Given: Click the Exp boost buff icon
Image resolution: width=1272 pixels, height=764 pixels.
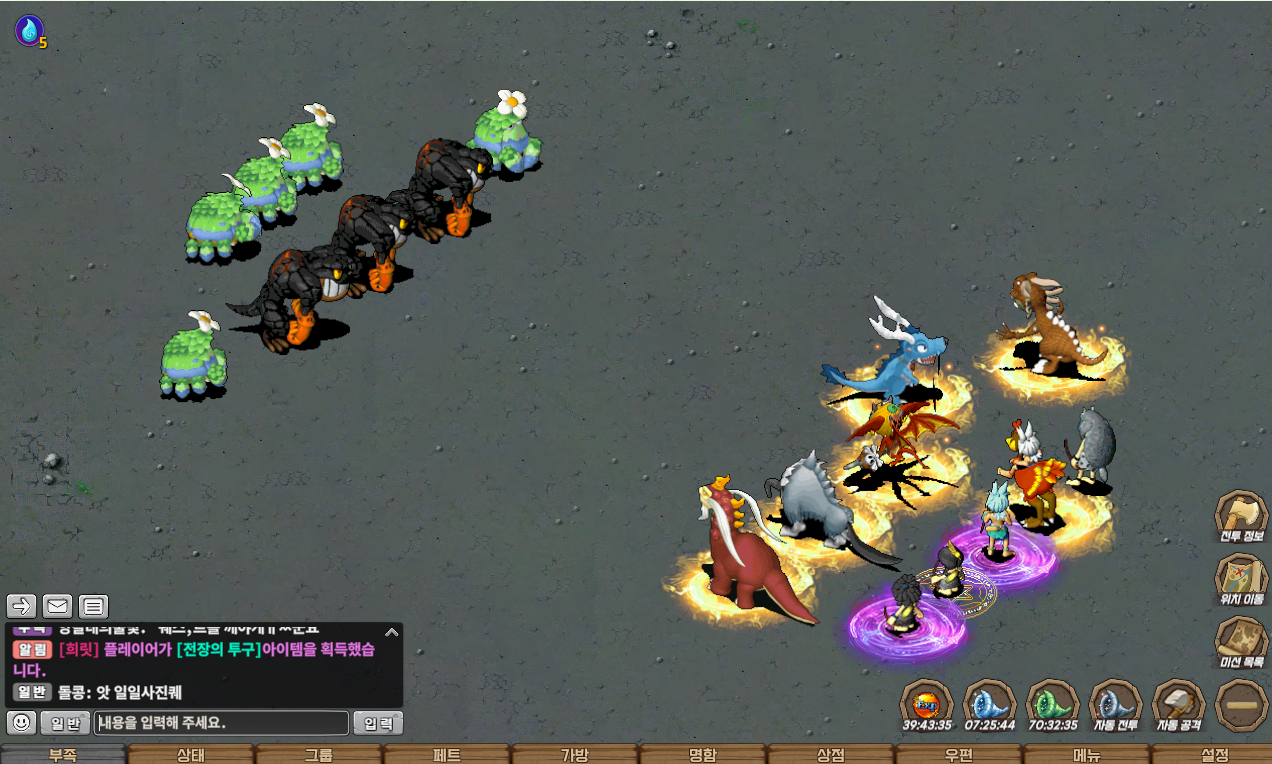Looking at the screenshot, I should coord(926,704).
